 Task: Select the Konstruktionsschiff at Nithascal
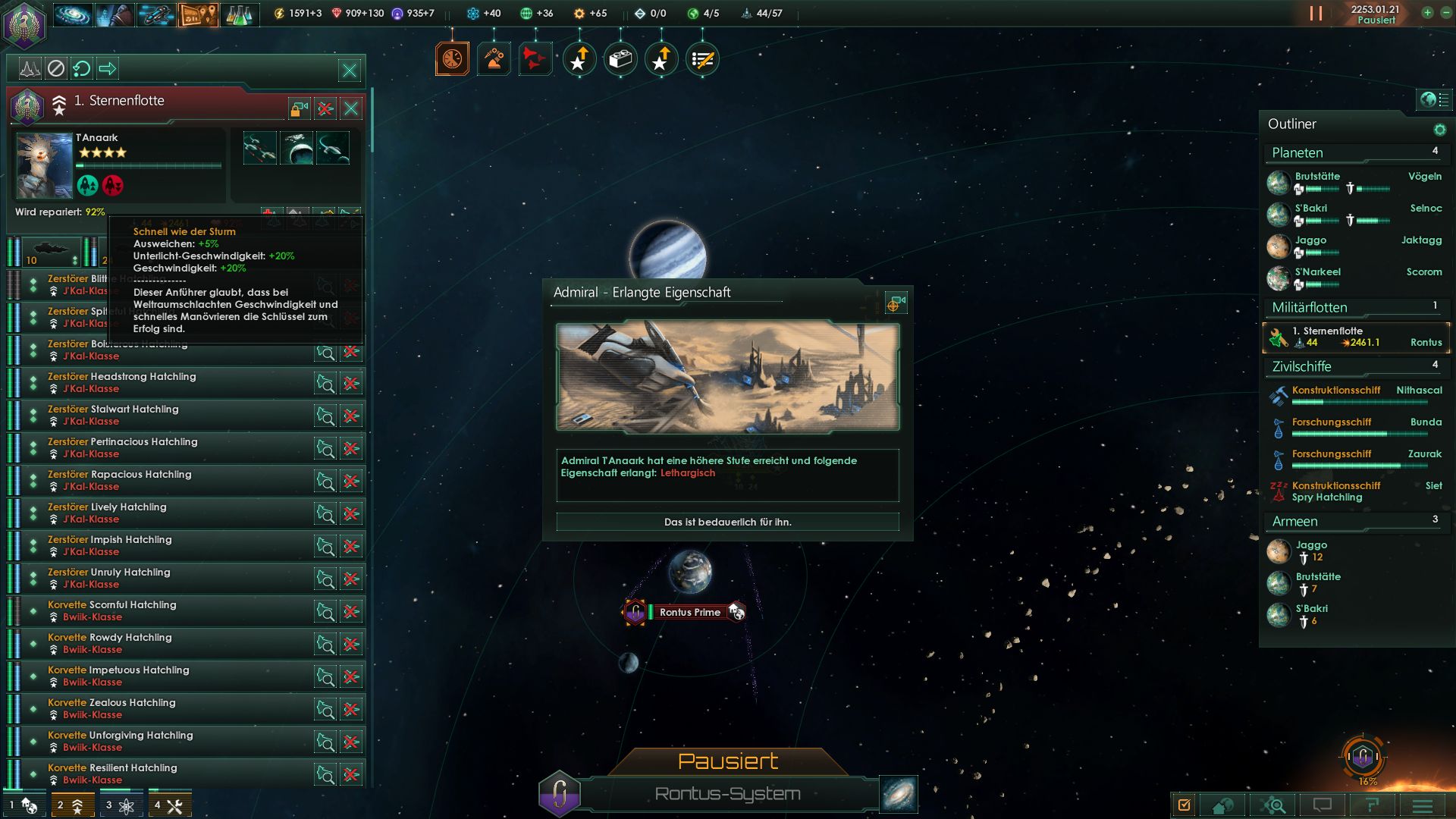tap(1336, 391)
